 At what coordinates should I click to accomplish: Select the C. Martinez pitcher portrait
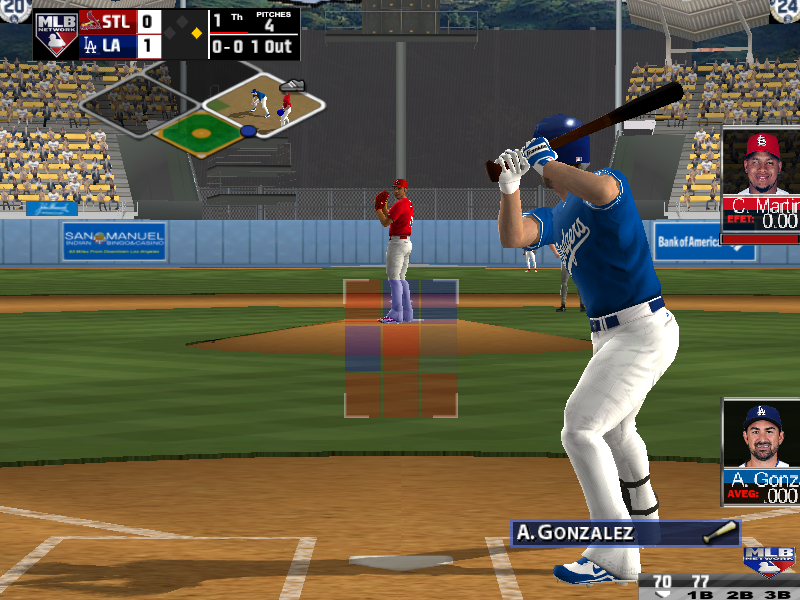click(762, 164)
